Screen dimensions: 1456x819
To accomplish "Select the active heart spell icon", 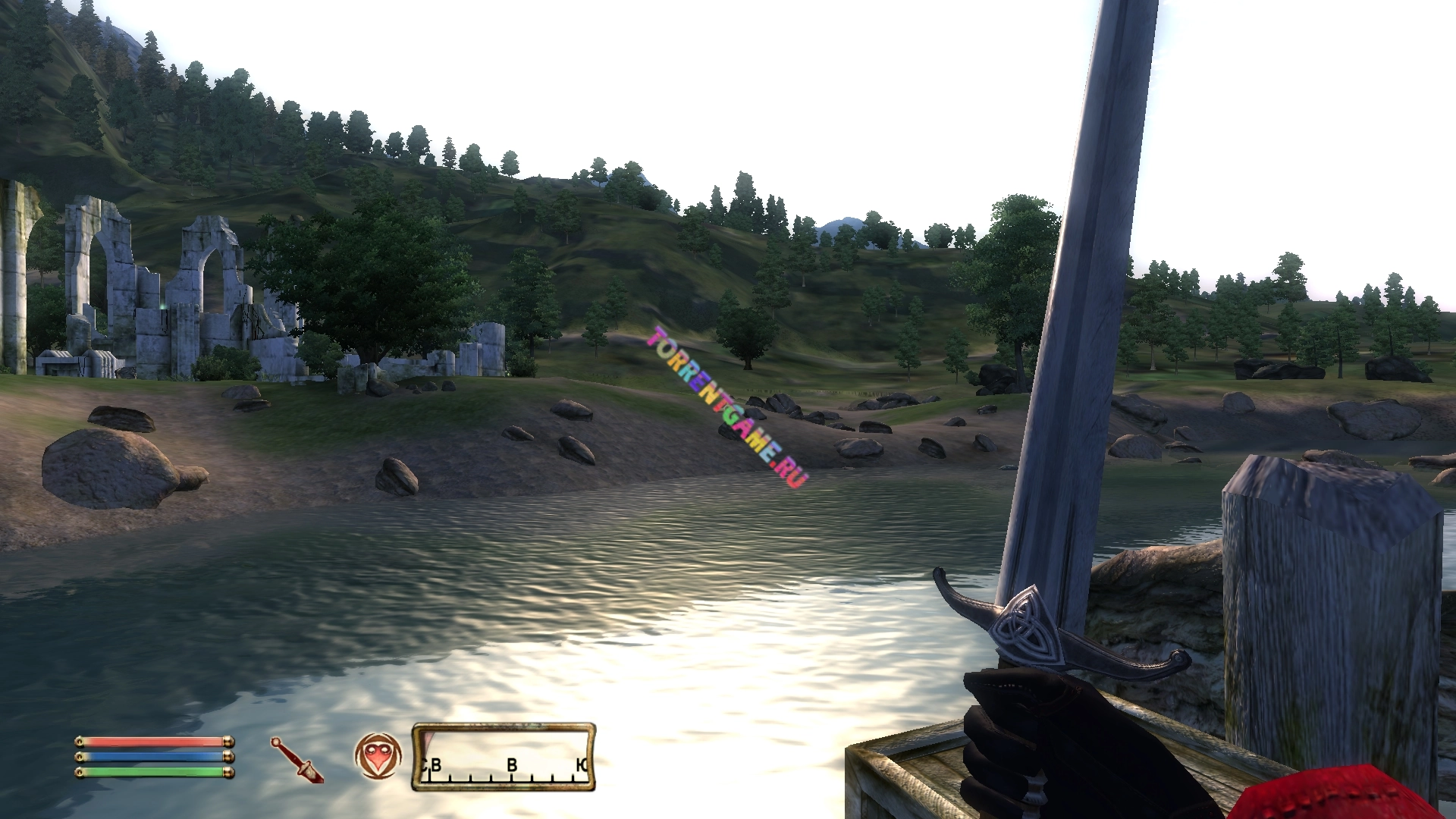I will pyautogui.click(x=378, y=756).
